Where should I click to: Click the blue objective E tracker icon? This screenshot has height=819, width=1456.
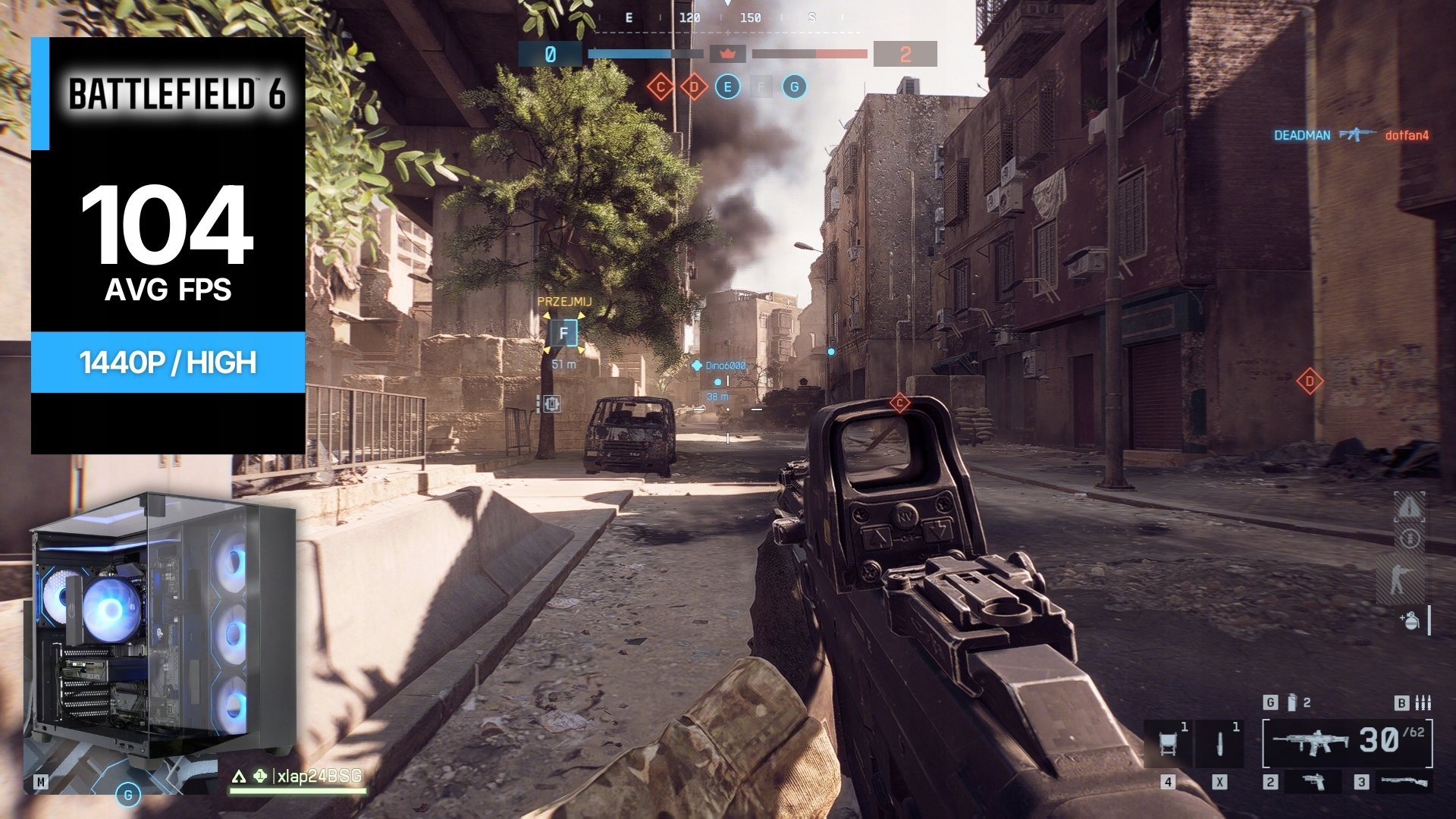click(727, 87)
